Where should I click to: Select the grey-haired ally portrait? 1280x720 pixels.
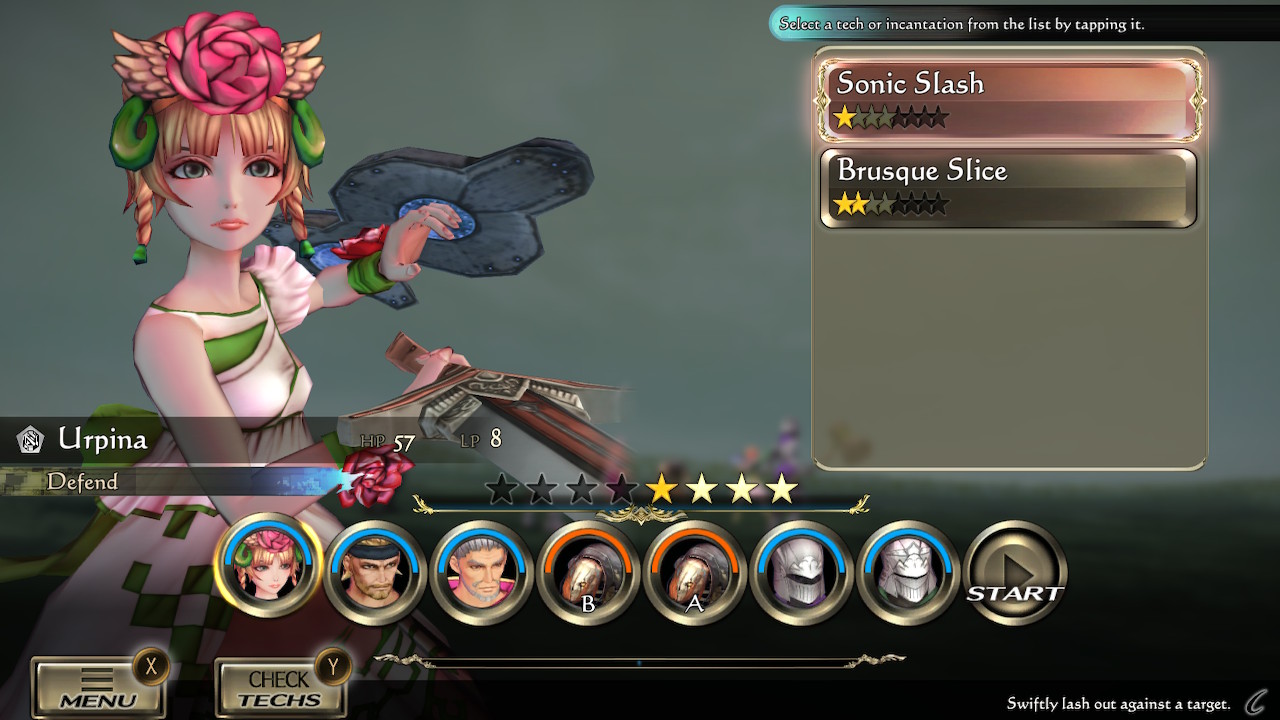(x=481, y=573)
